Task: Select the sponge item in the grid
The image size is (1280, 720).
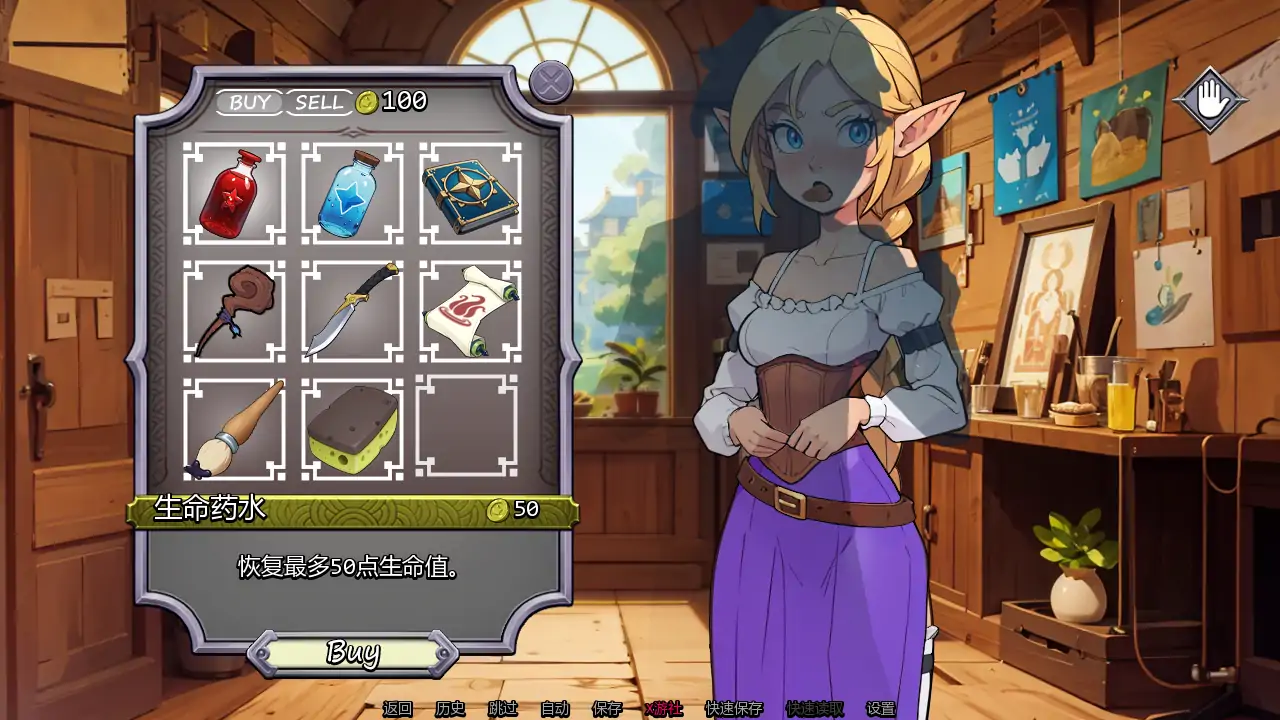Action: pyautogui.click(x=348, y=430)
